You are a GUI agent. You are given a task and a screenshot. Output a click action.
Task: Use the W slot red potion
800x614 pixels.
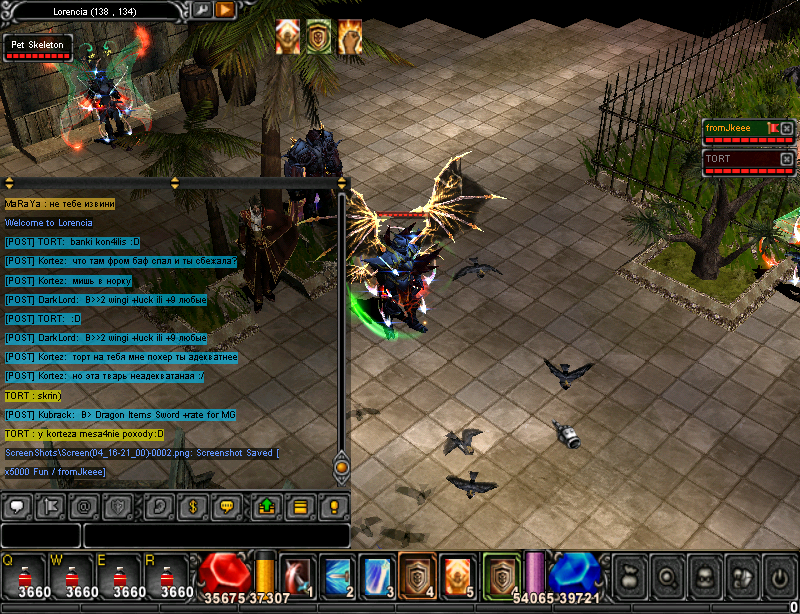coord(73,575)
